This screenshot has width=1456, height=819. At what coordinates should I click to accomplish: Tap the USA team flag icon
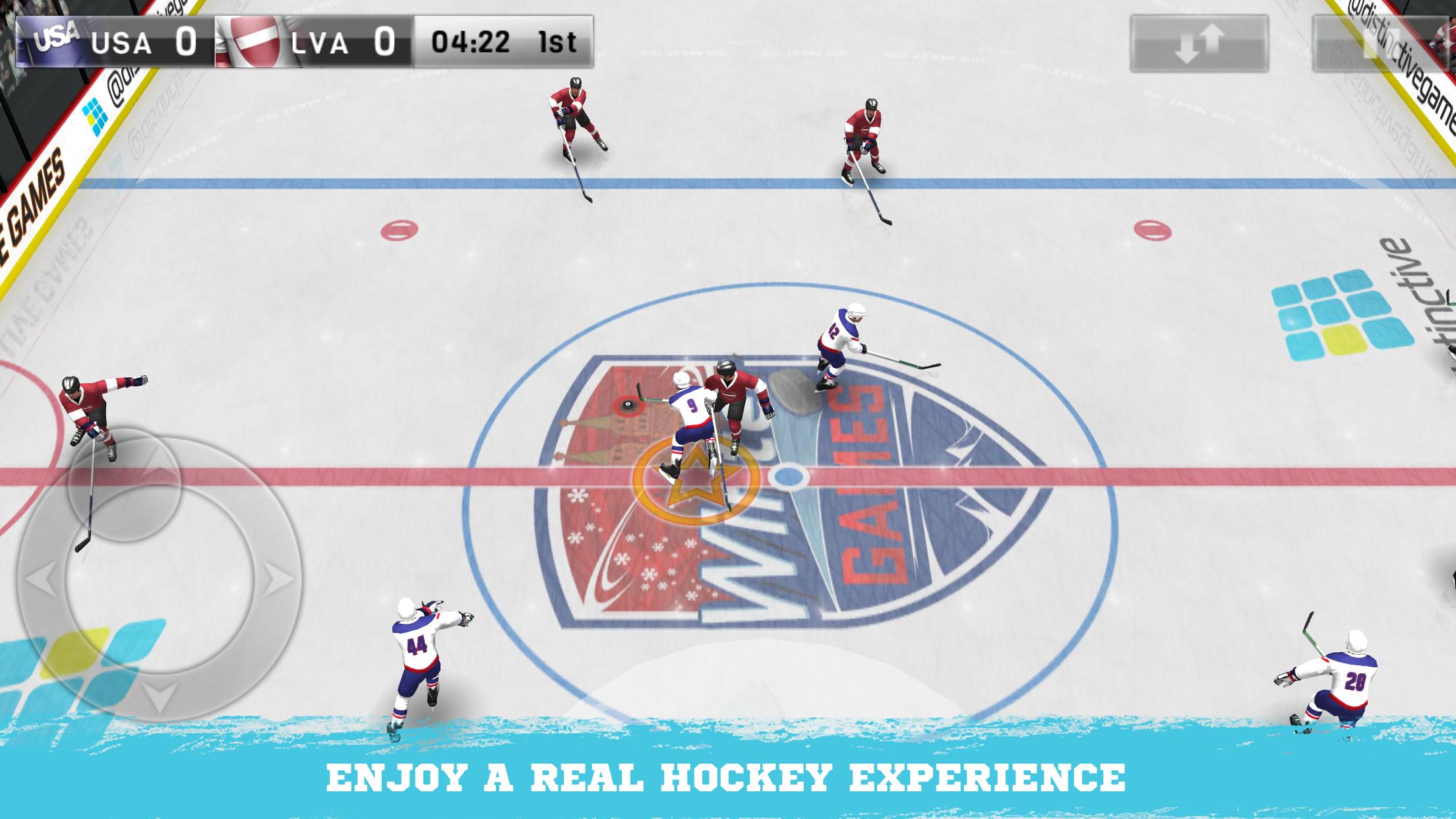(x=55, y=42)
